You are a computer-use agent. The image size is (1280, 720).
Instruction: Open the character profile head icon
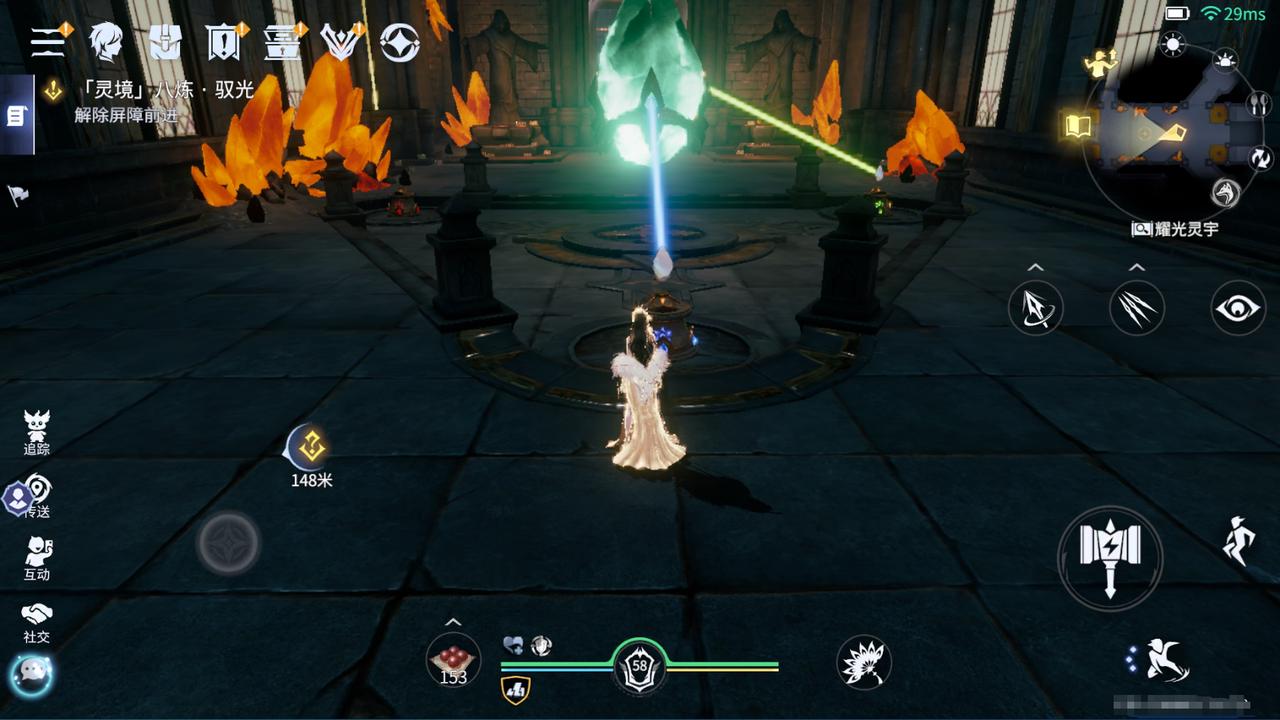click(105, 41)
